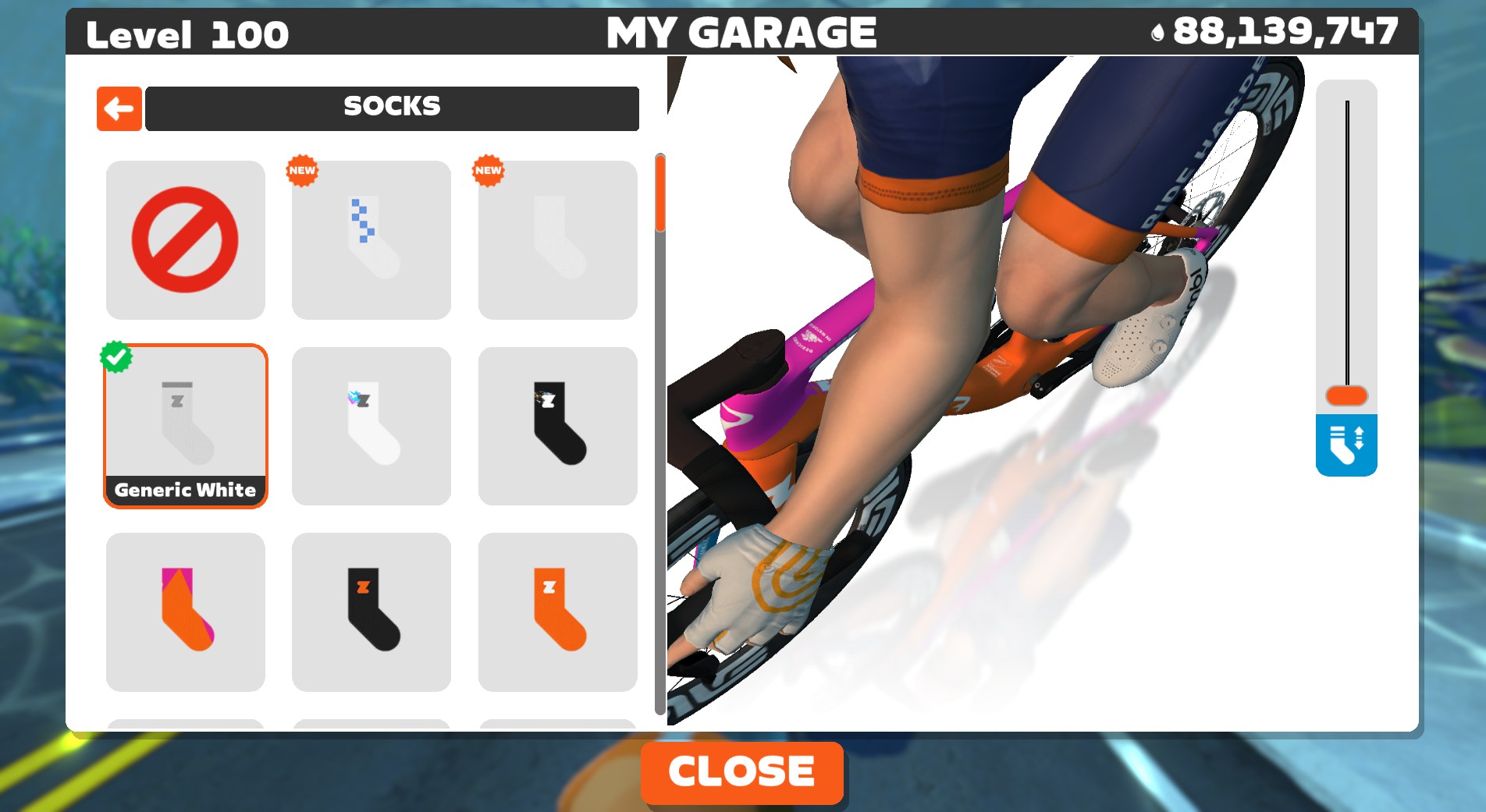Pick the orange and pink sock
Image resolution: width=1486 pixels, height=812 pixels.
[185, 612]
